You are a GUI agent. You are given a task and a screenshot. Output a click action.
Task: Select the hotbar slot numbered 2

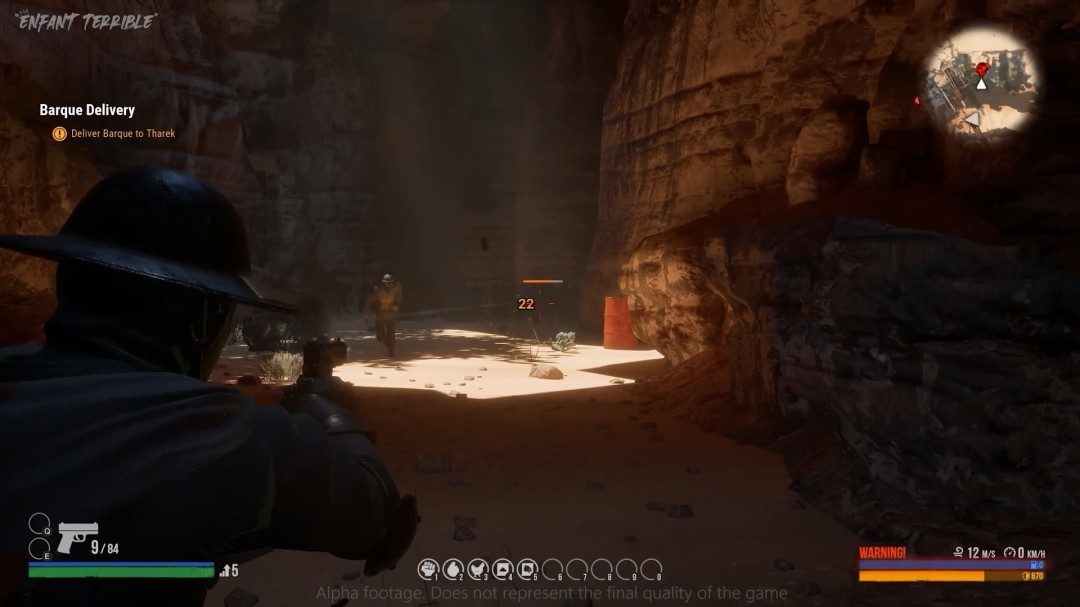[x=453, y=569]
